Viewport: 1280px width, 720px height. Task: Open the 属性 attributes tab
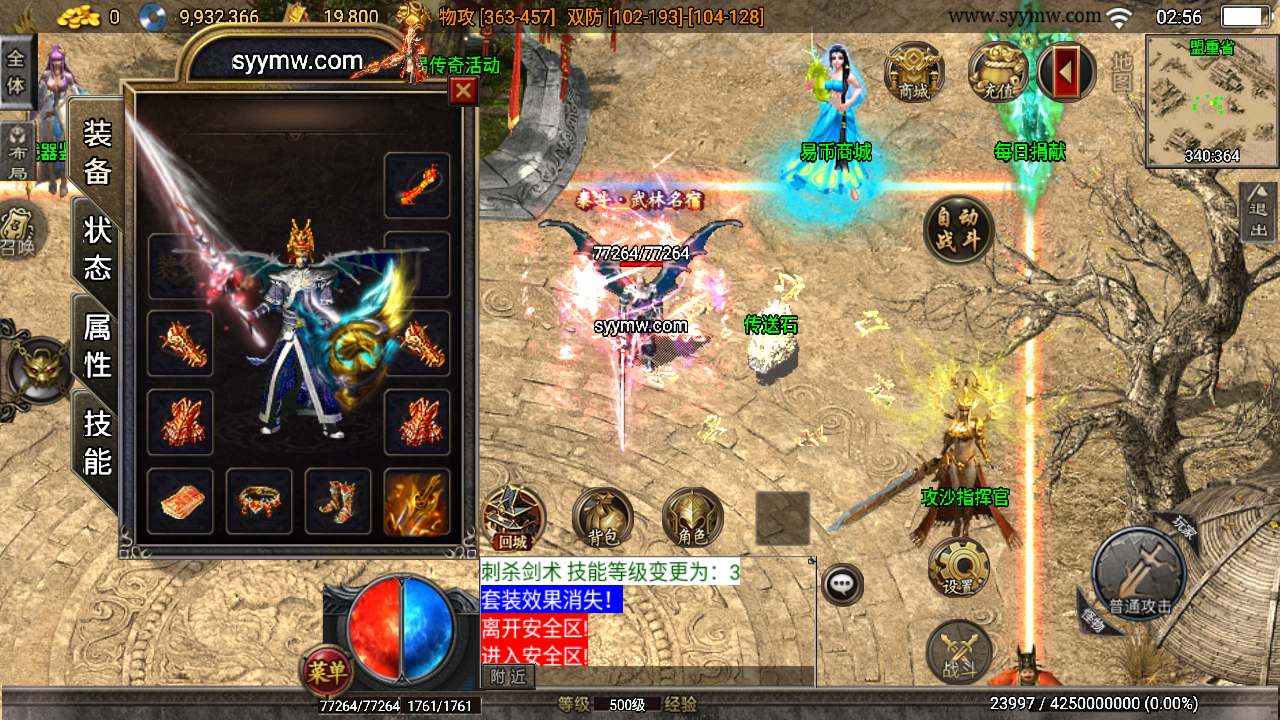point(97,344)
